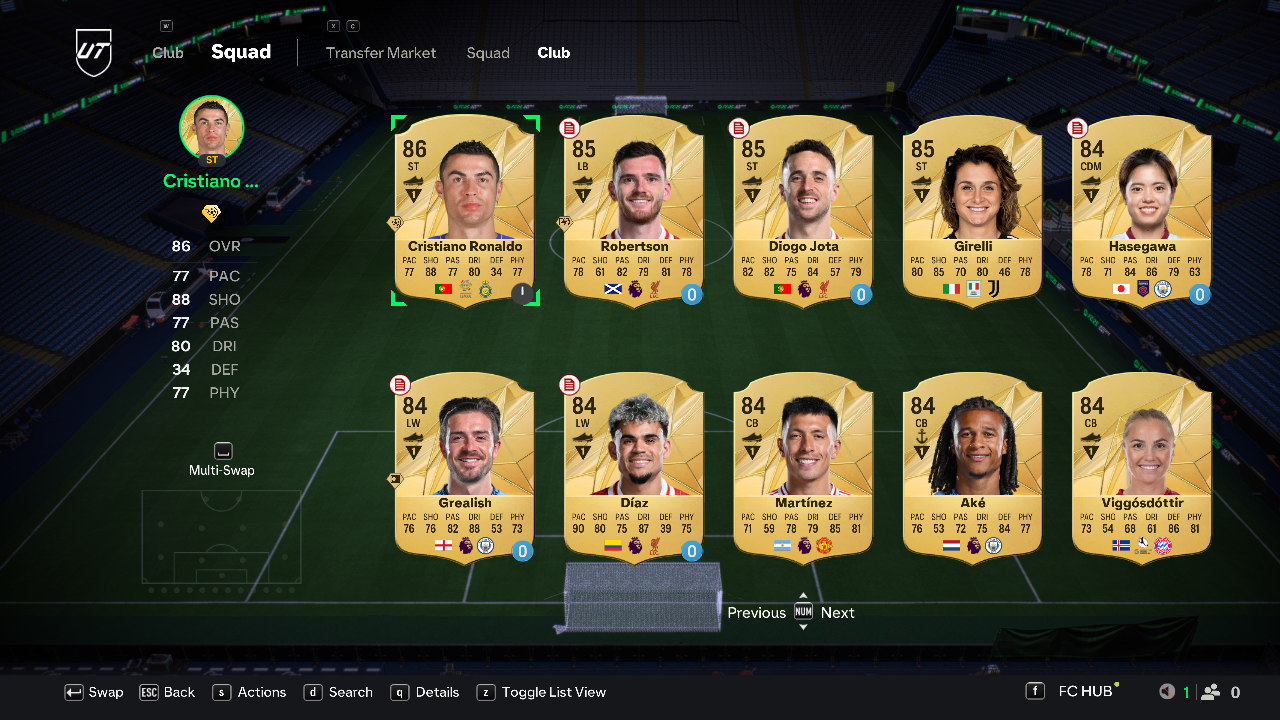Go to the left Club breadcrumb
This screenshot has width=1280, height=720.
(x=168, y=53)
